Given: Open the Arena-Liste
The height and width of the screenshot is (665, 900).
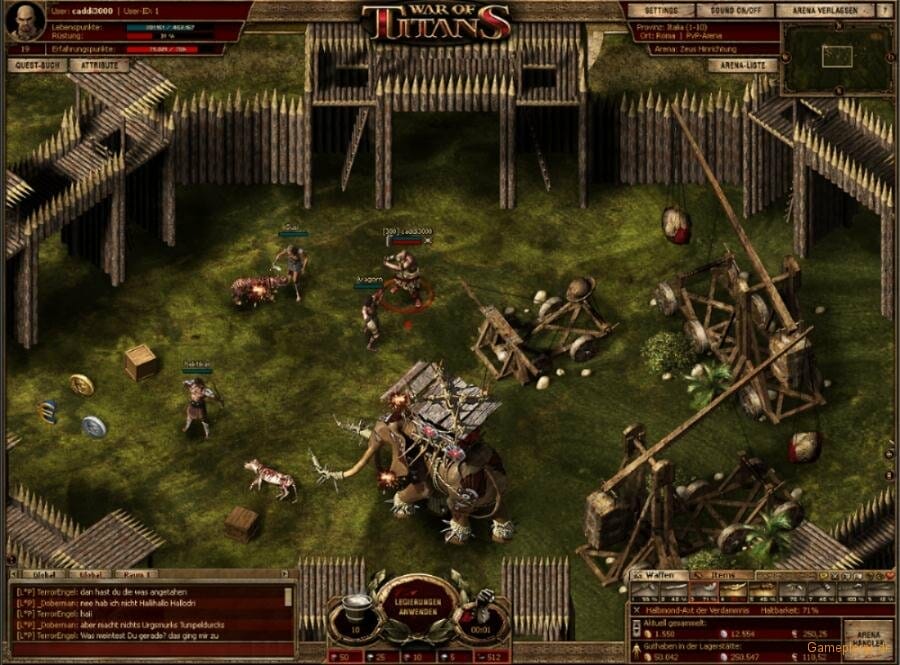Looking at the screenshot, I should click(742, 66).
